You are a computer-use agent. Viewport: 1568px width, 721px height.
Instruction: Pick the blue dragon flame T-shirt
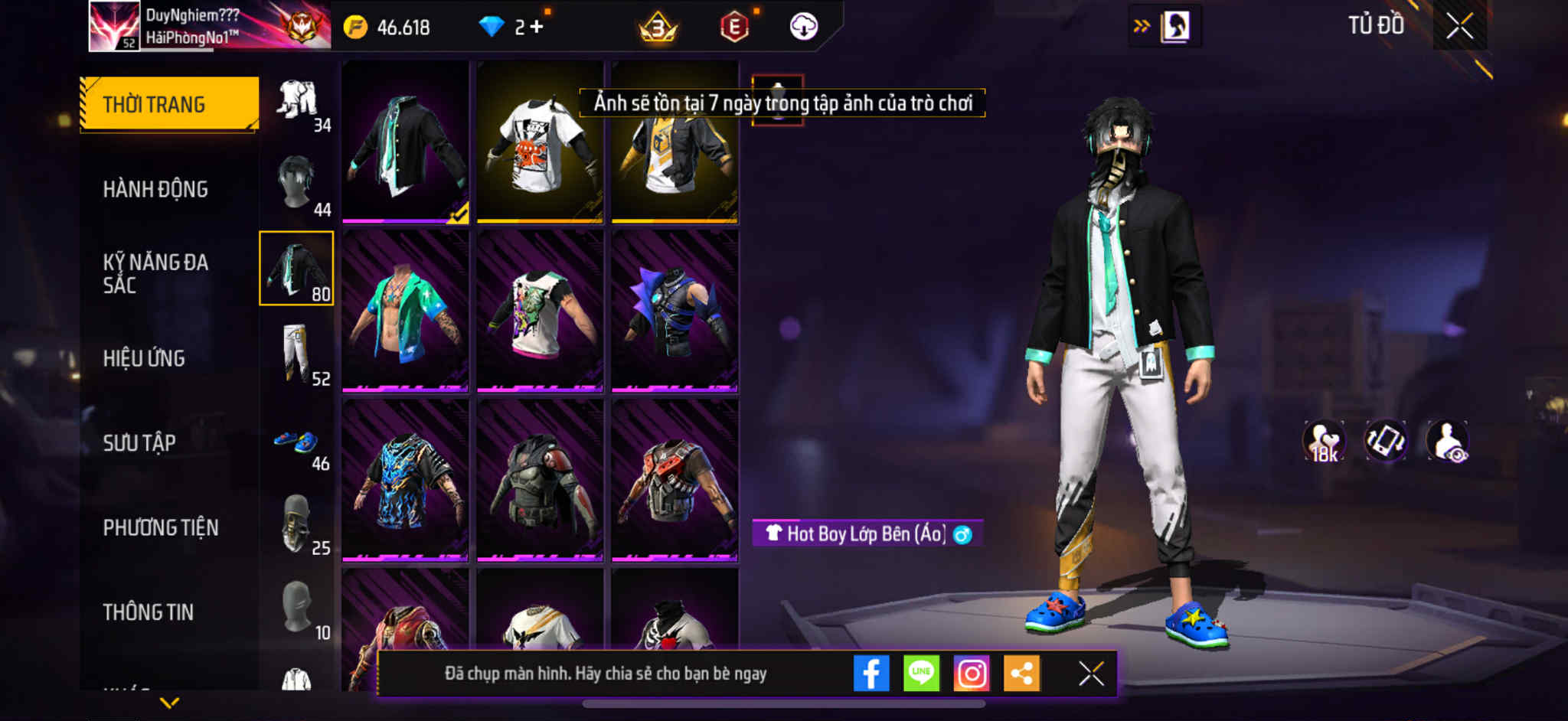[405, 481]
